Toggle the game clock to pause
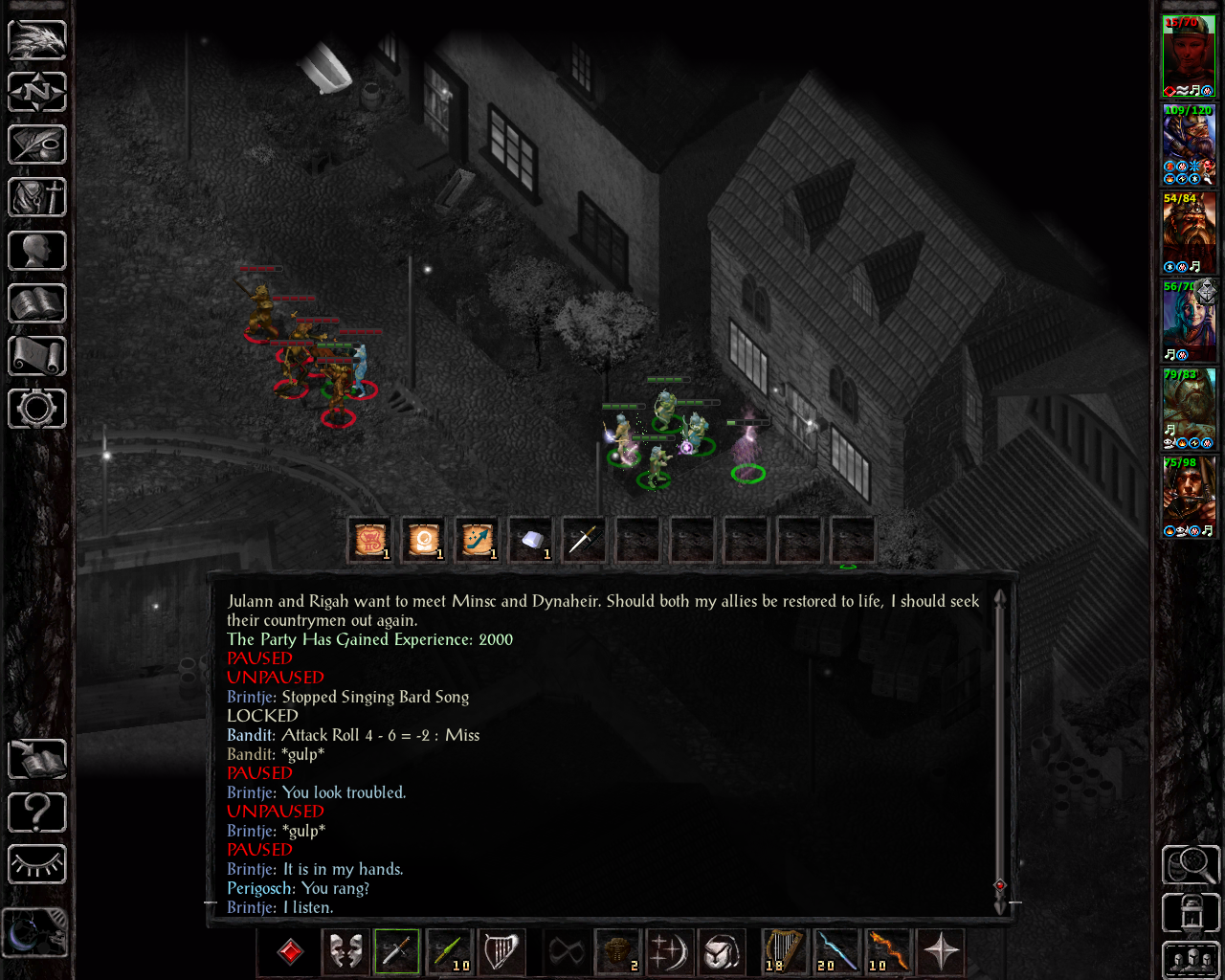This screenshot has width=1225, height=980. [35, 931]
